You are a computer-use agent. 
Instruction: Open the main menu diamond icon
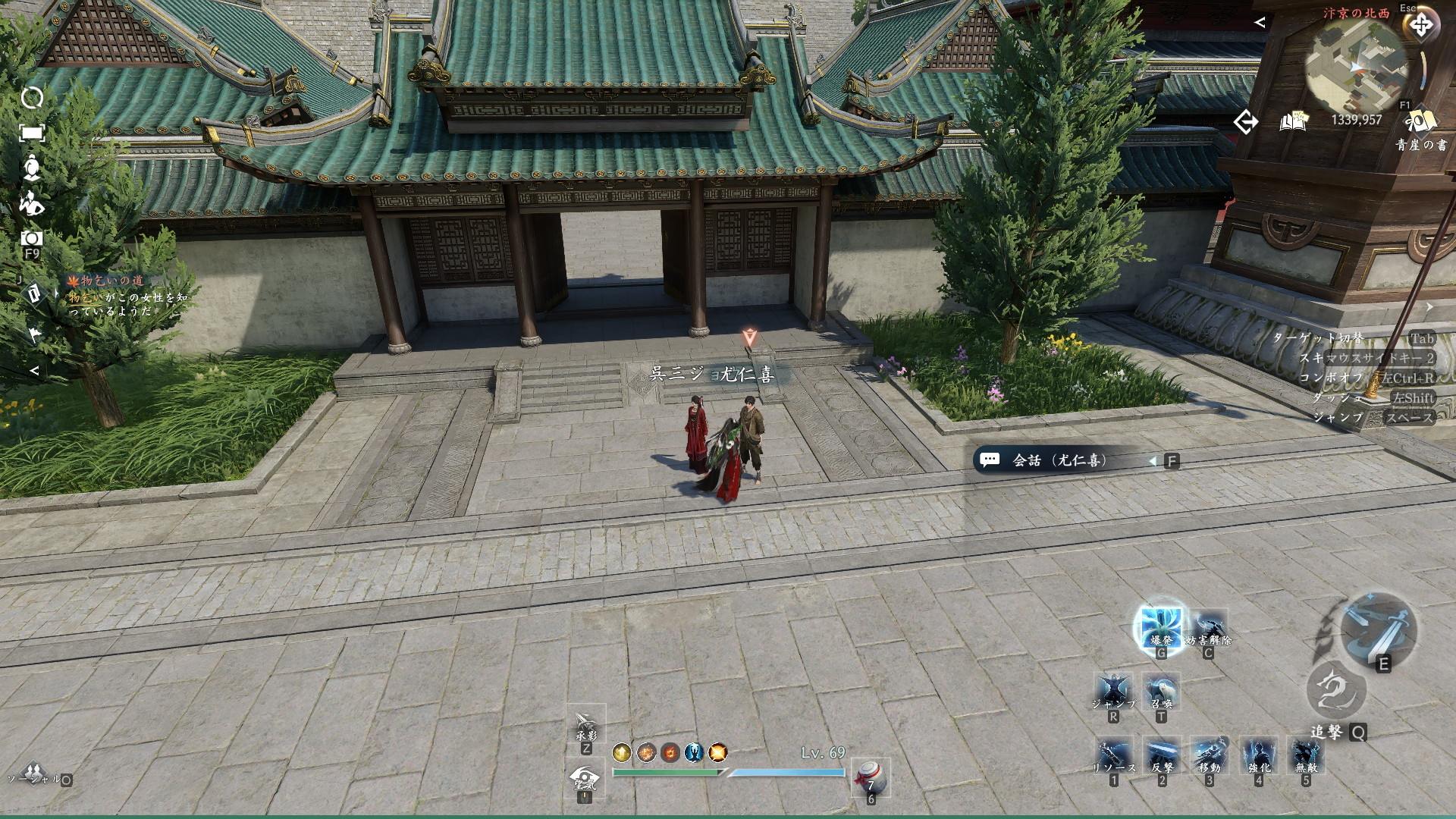pyautogui.click(x=1420, y=26)
